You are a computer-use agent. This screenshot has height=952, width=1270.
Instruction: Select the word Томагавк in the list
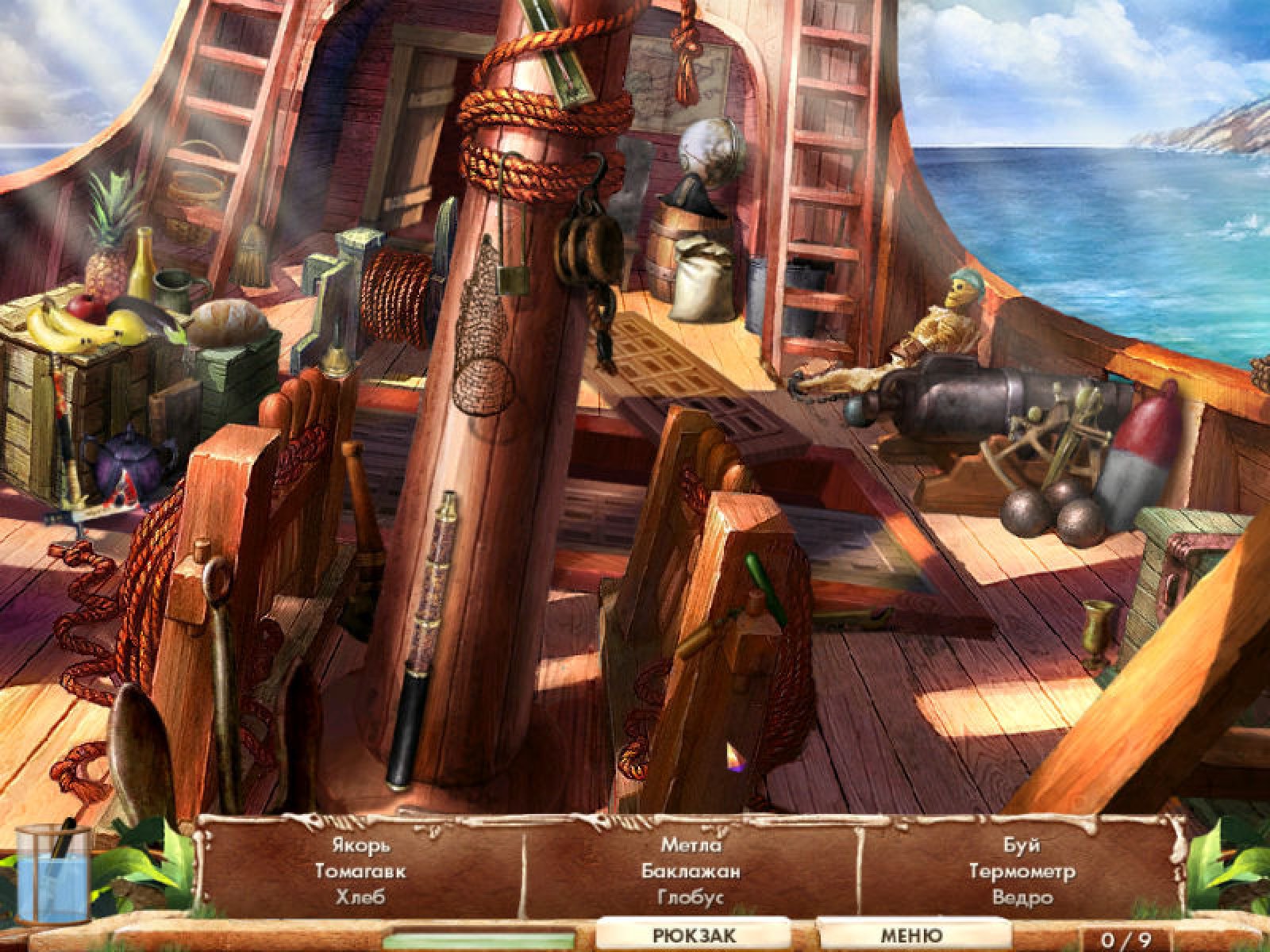360,871
